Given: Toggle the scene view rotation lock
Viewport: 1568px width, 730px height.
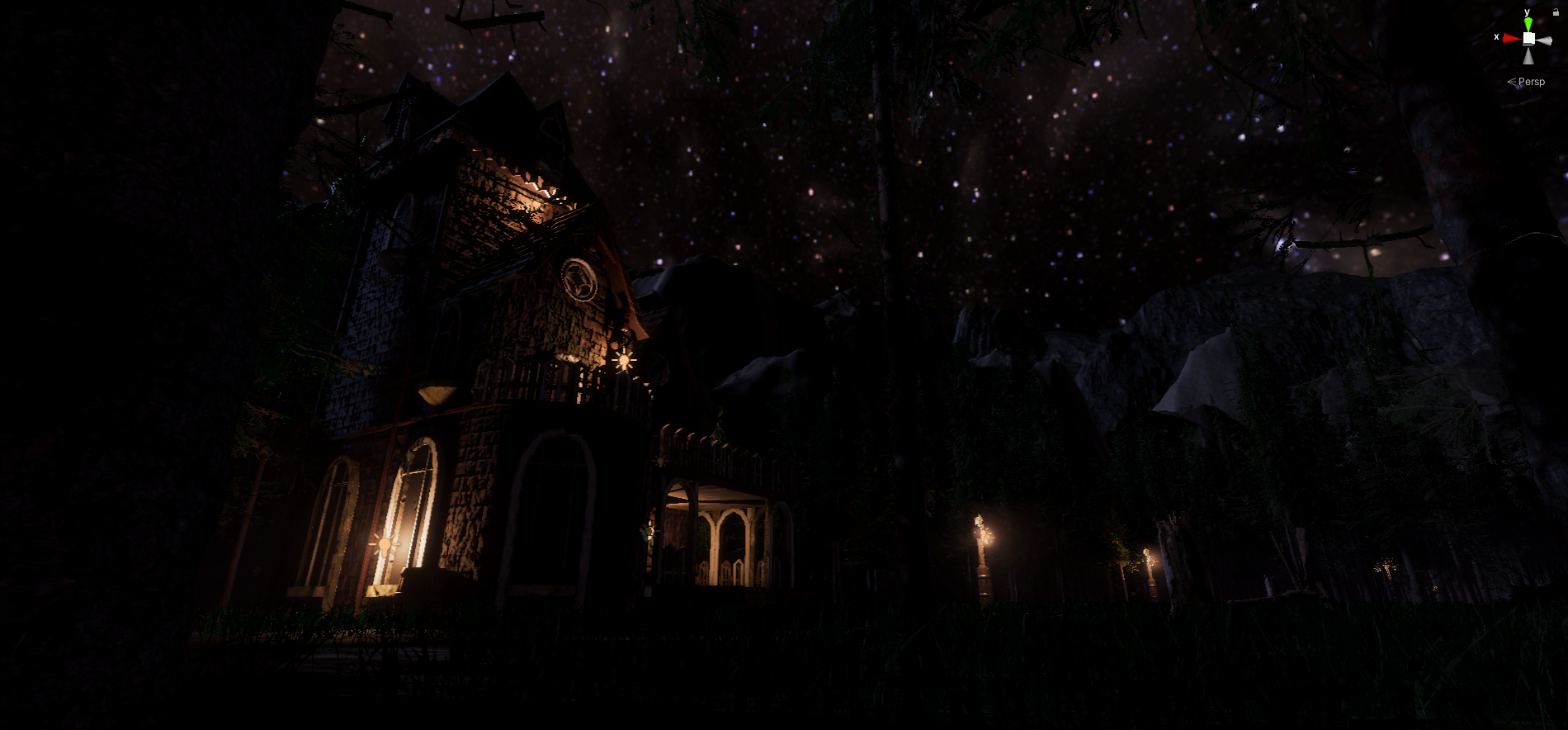Looking at the screenshot, I should click(x=1556, y=12).
